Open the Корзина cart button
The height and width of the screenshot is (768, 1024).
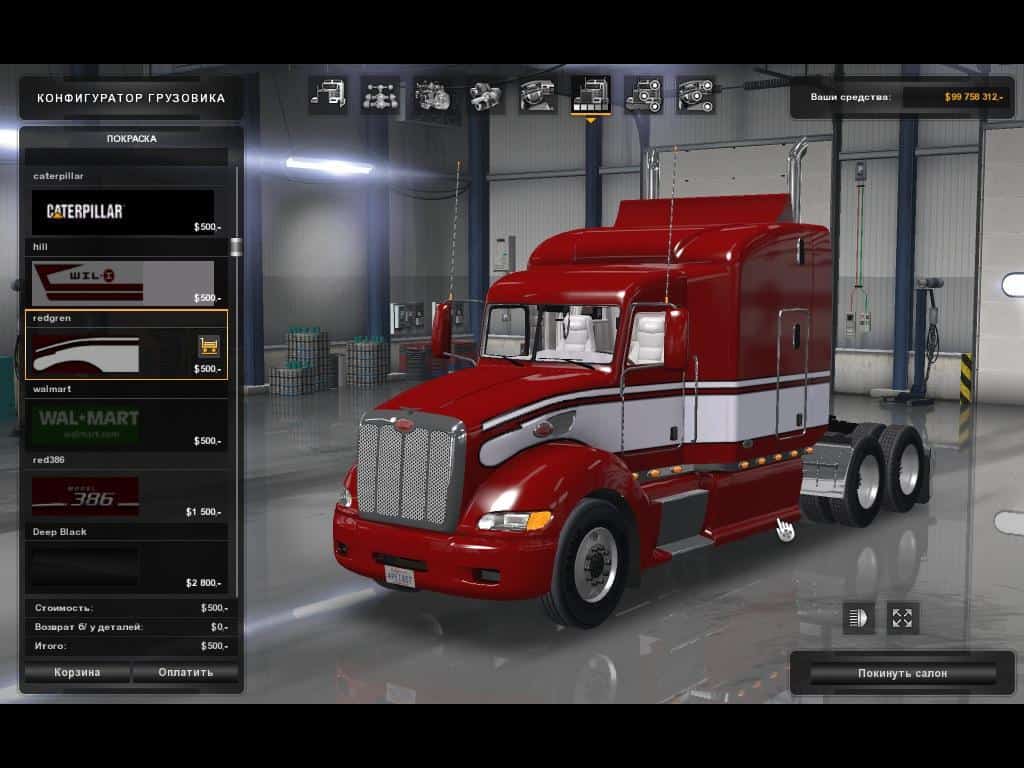(x=77, y=672)
